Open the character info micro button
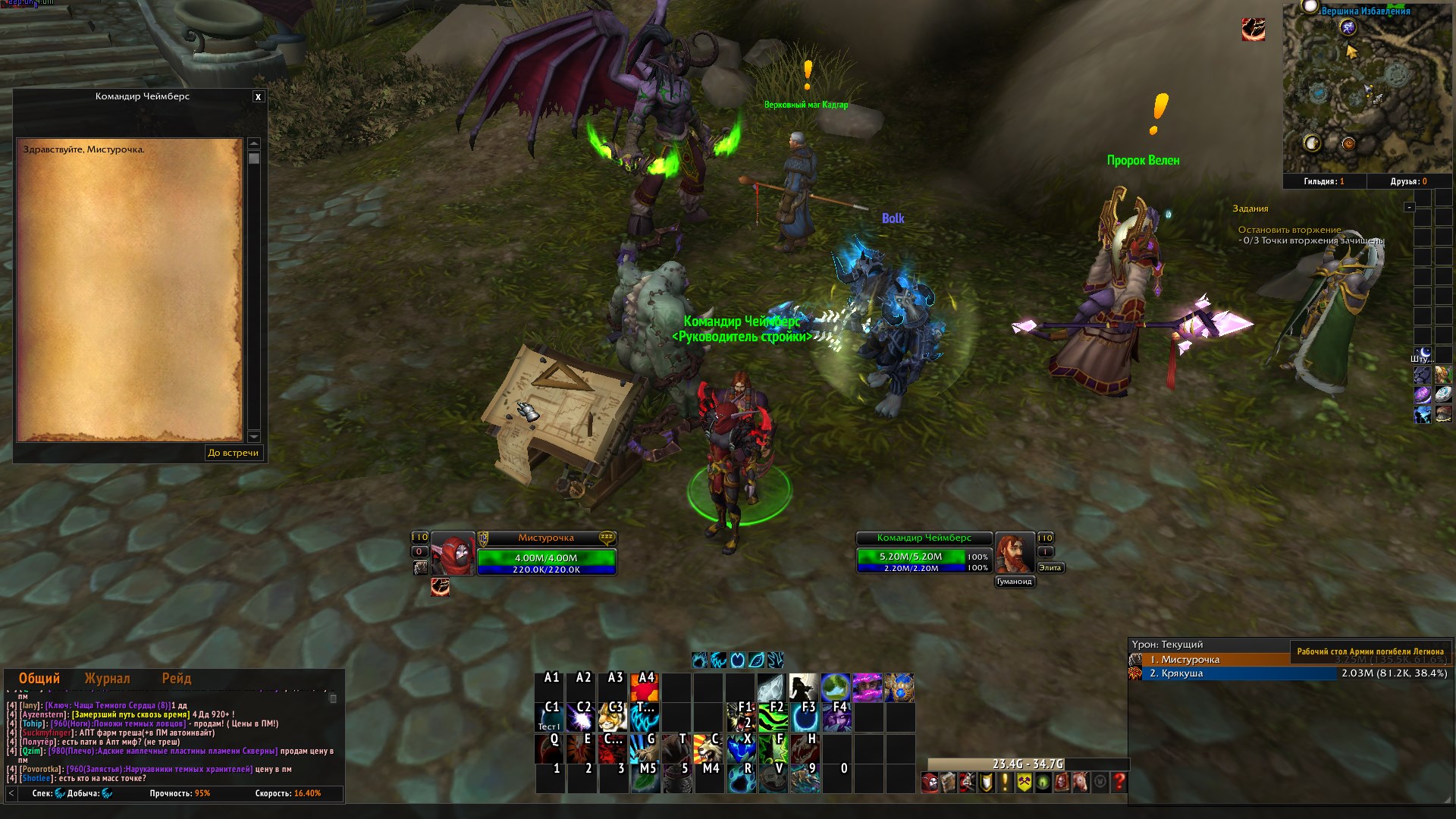The image size is (1456, 819). coord(930,782)
